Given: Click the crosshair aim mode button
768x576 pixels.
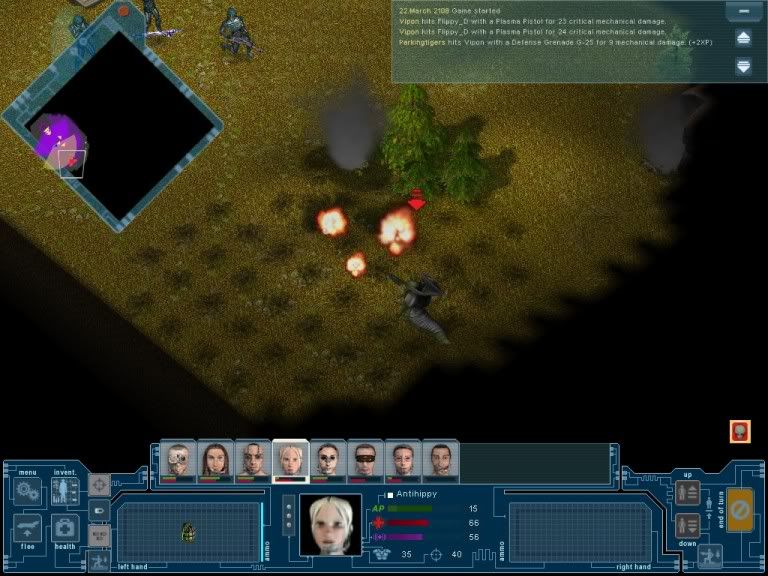Looking at the screenshot, I should click(x=99, y=485).
